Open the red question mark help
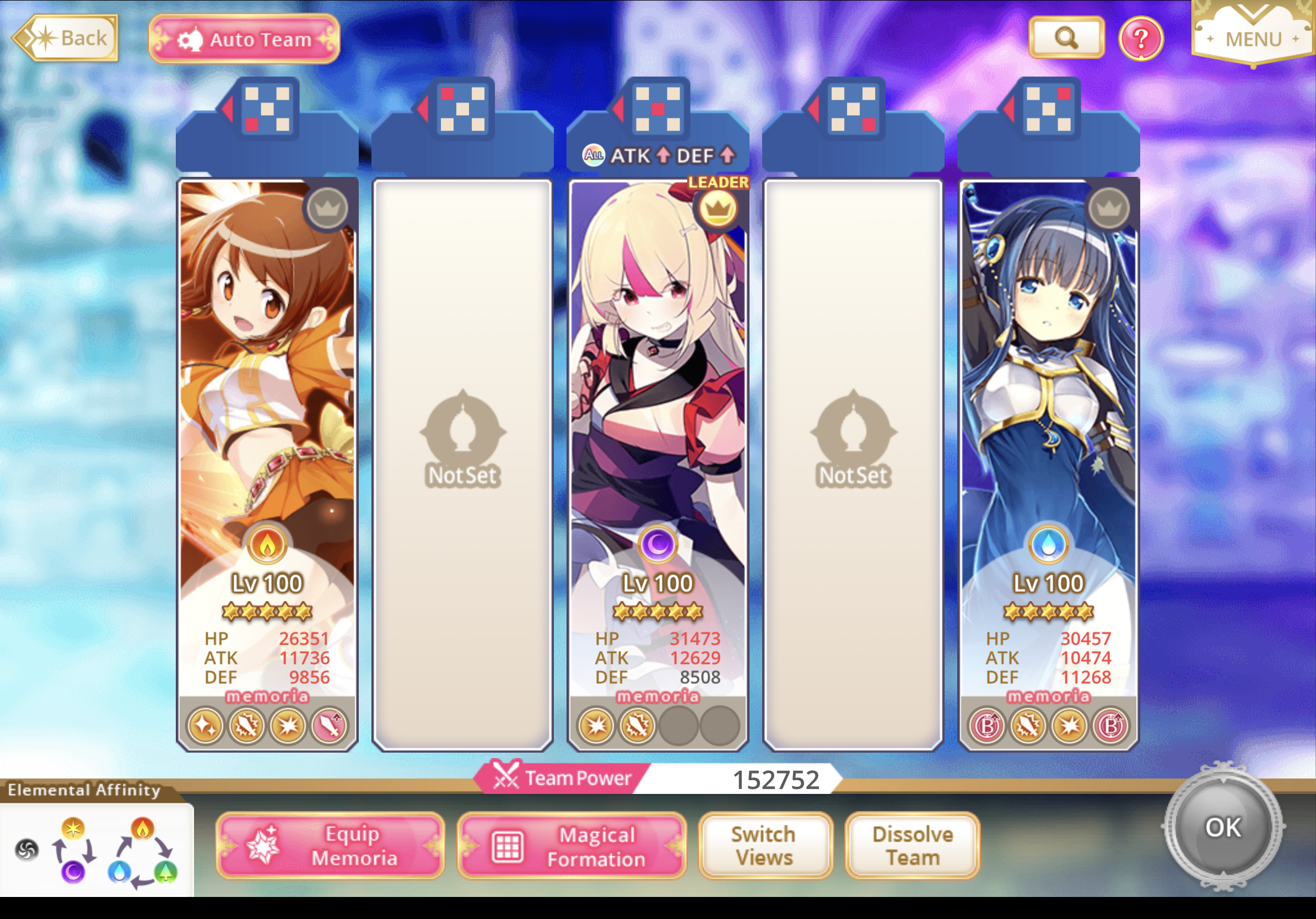 coord(1141,39)
